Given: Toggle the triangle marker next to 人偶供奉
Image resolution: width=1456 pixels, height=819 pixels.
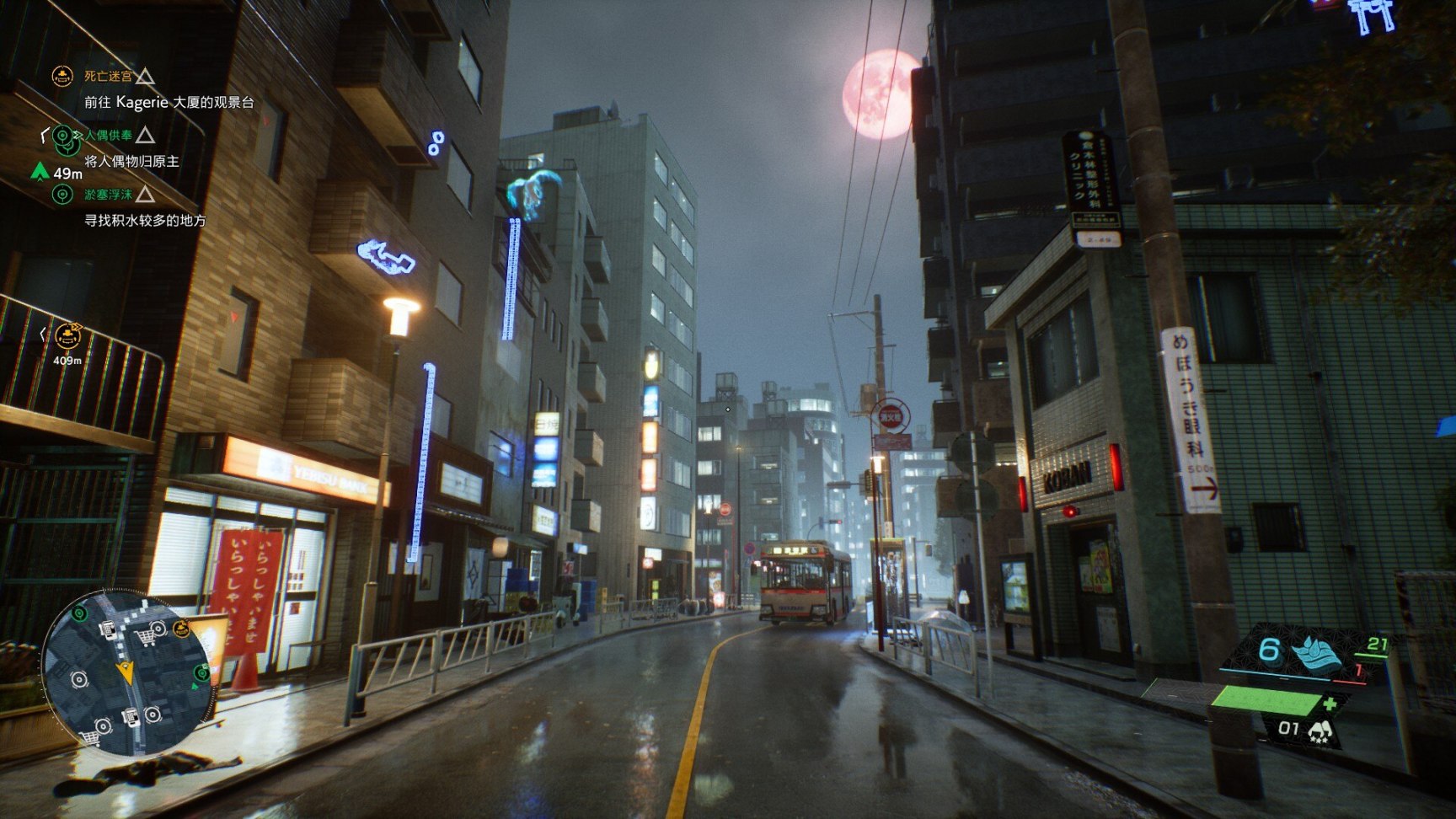Looking at the screenshot, I should coord(145,136).
